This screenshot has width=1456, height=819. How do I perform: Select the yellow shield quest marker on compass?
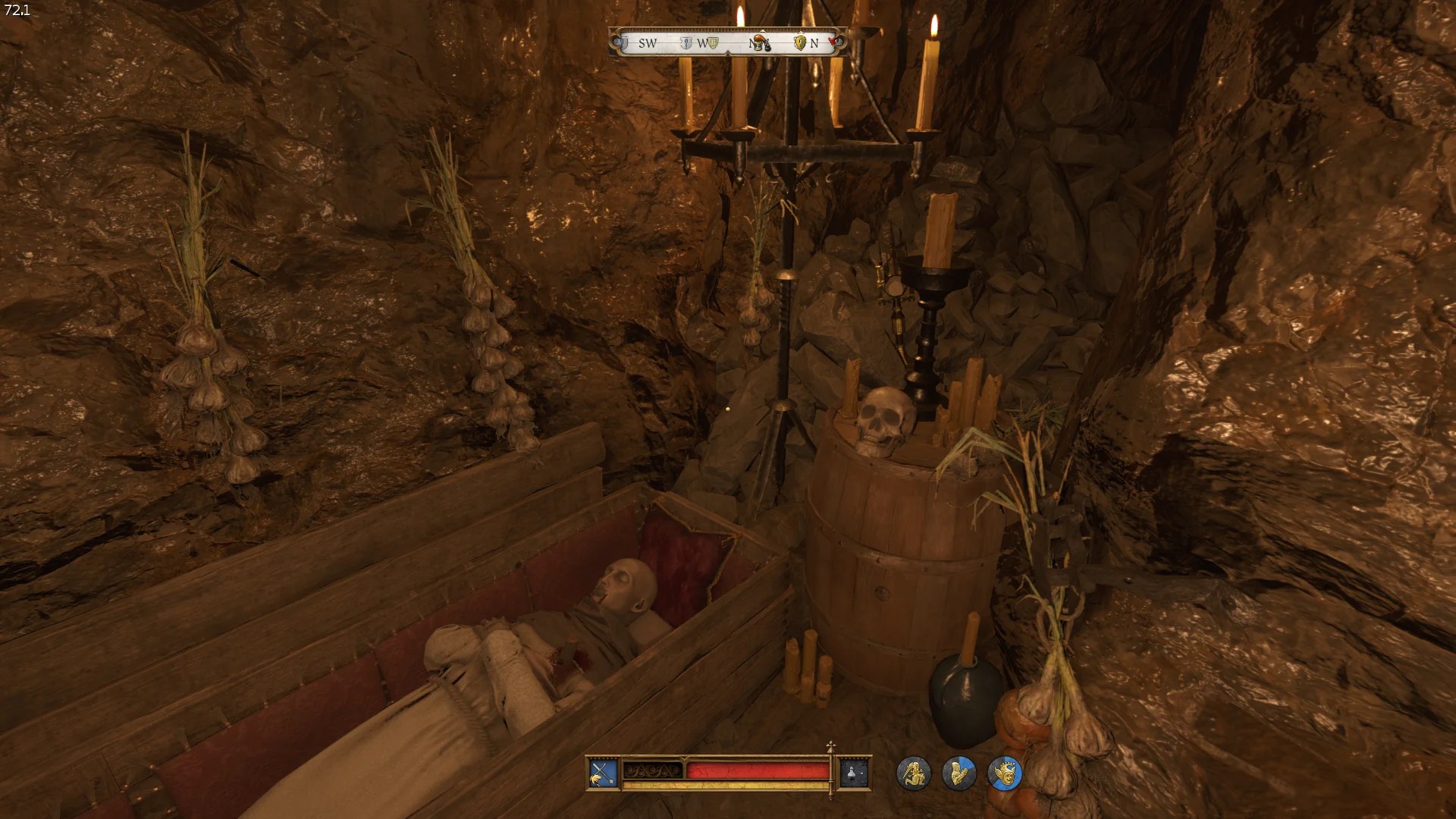coord(799,43)
